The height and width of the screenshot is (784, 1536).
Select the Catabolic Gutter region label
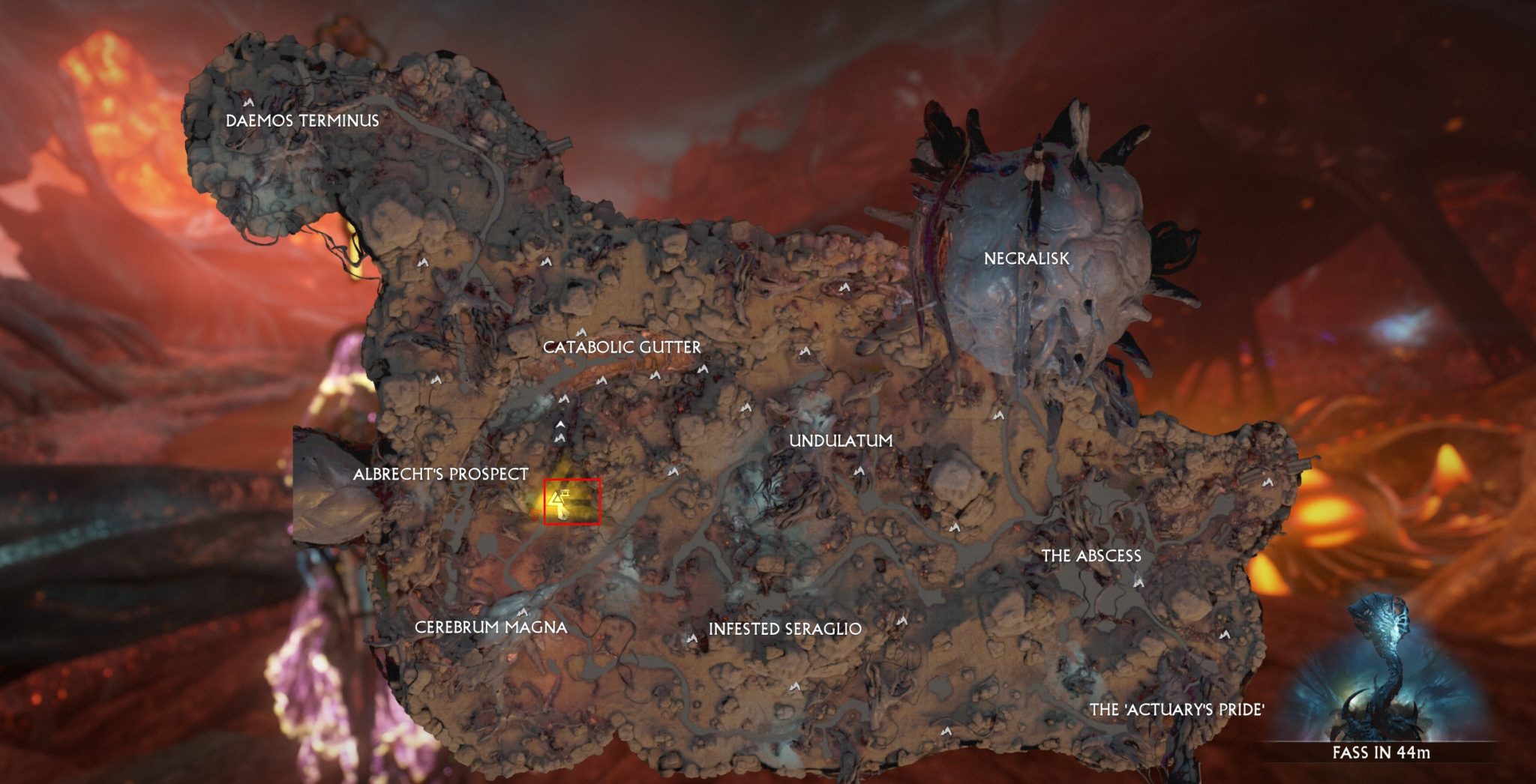(622, 346)
